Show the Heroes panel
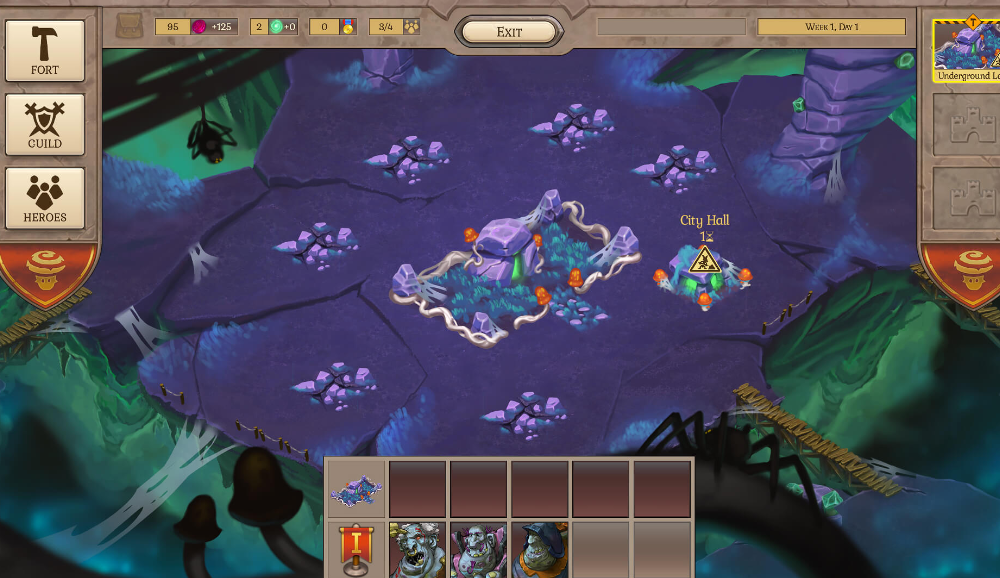The height and width of the screenshot is (578, 1000). [45, 198]
